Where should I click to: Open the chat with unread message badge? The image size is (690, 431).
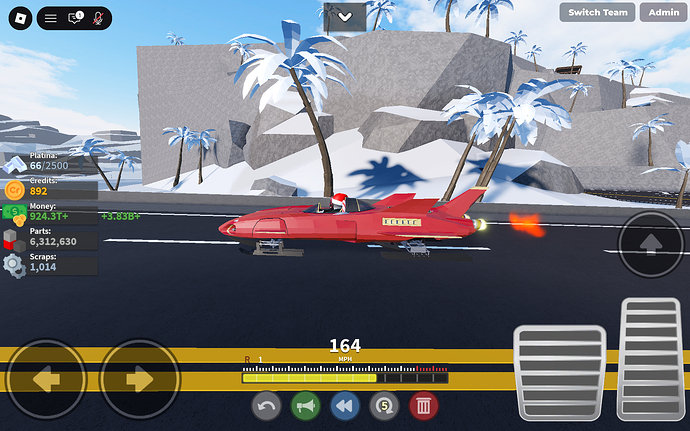(75, 18)
